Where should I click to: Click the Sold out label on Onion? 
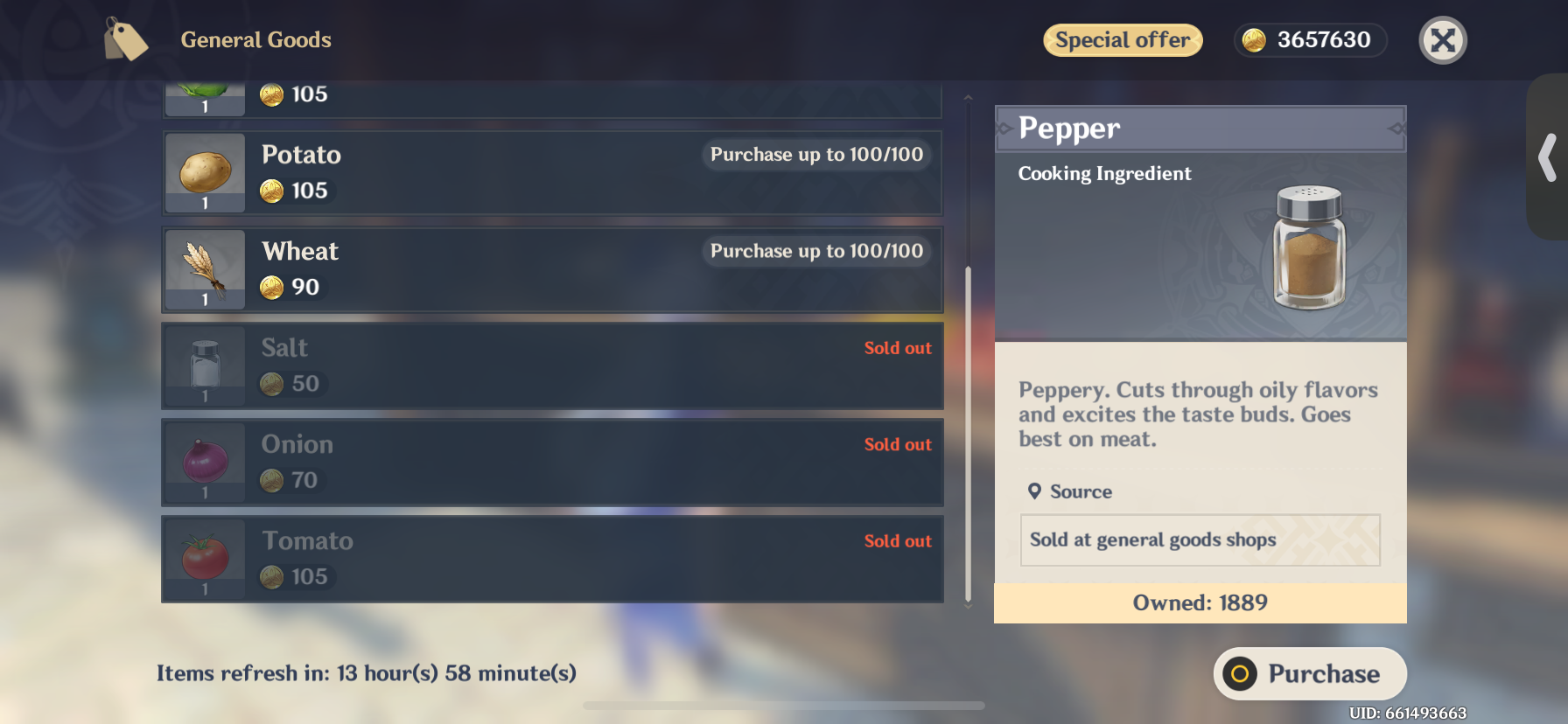coord(898,444)
